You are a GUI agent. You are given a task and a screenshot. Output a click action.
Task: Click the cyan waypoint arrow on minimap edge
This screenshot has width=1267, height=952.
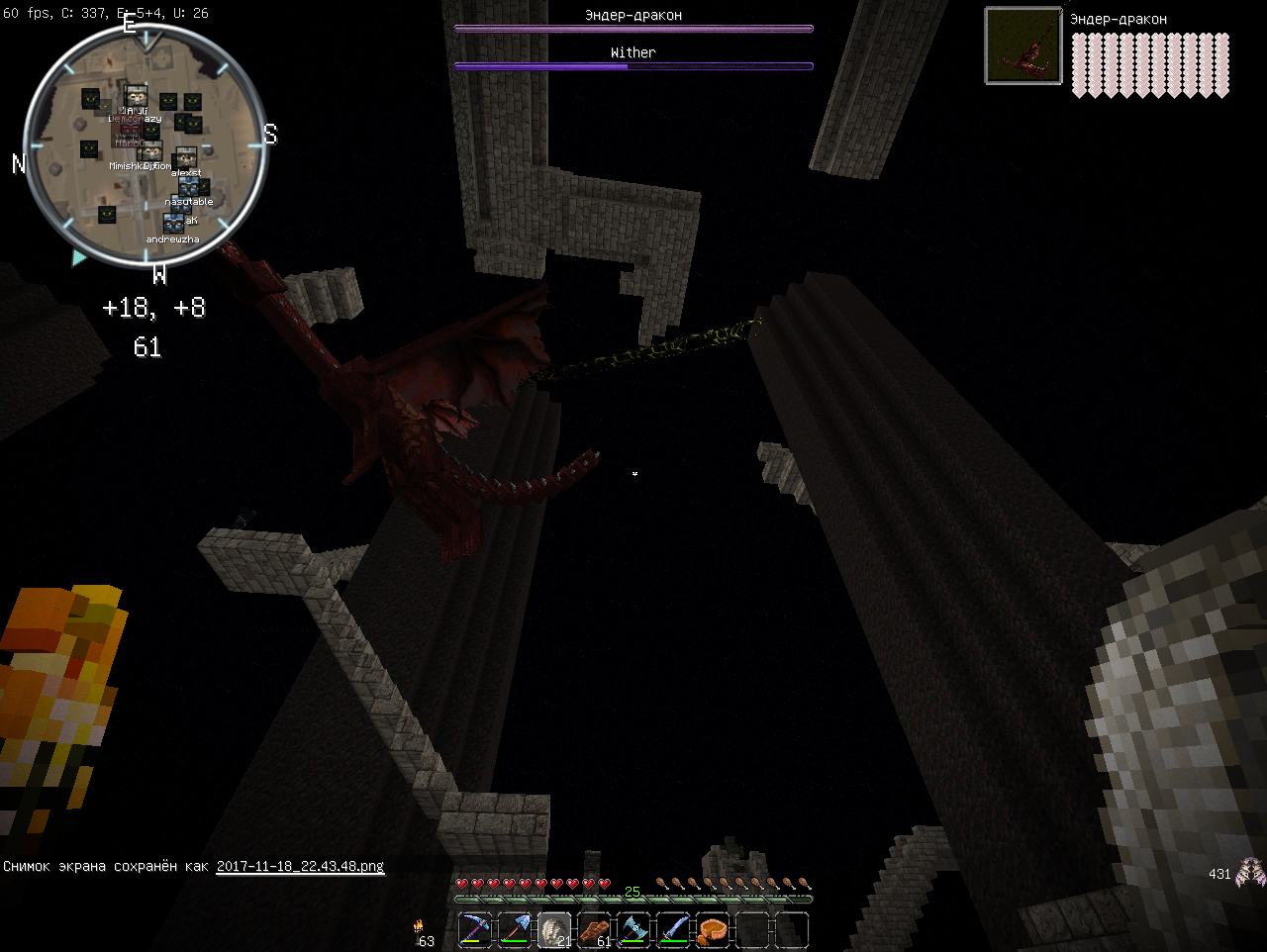click(78, 257)
